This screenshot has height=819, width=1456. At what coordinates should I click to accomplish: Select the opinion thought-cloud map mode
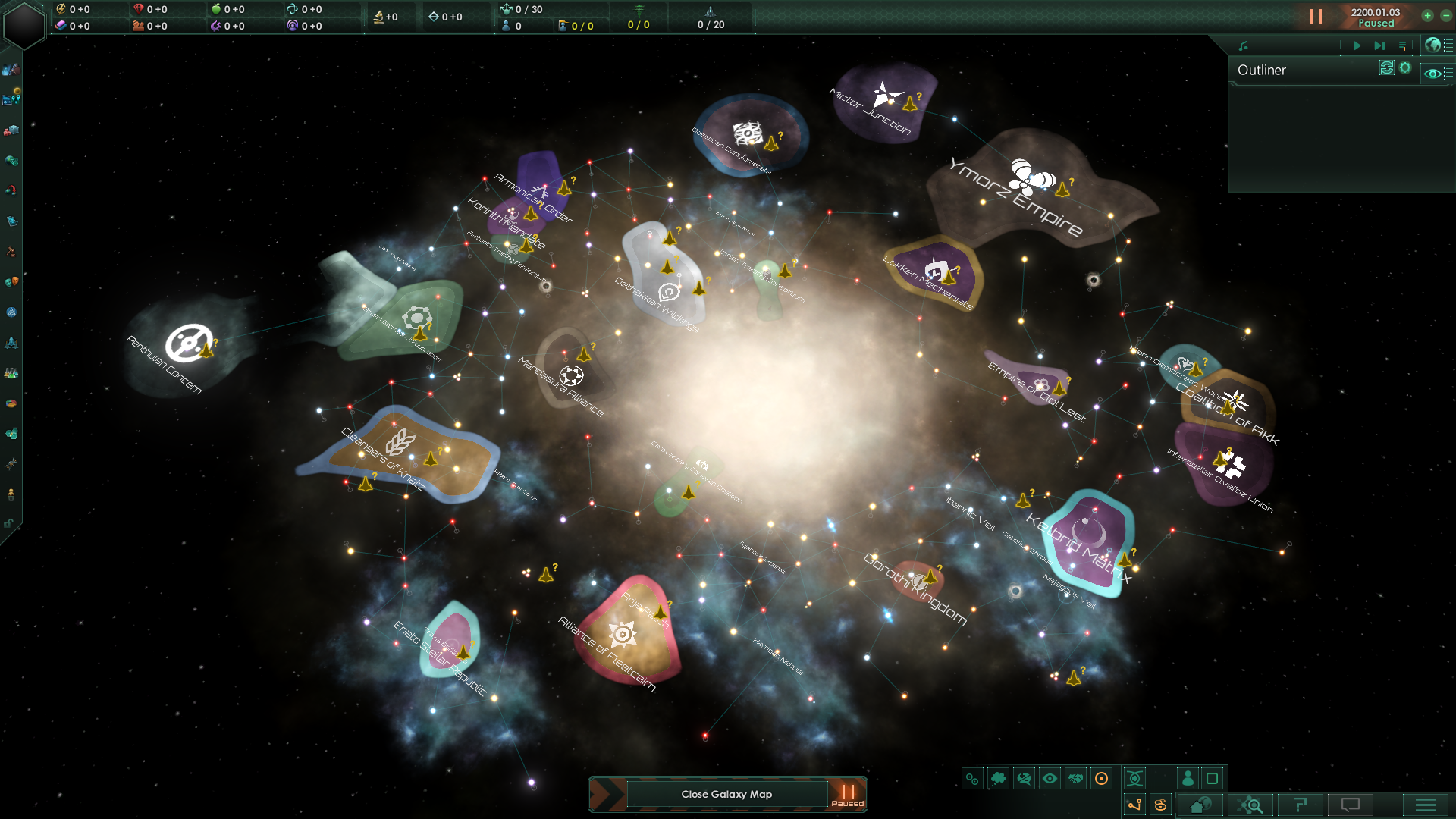pyautogui.click(x=998, y=778)
